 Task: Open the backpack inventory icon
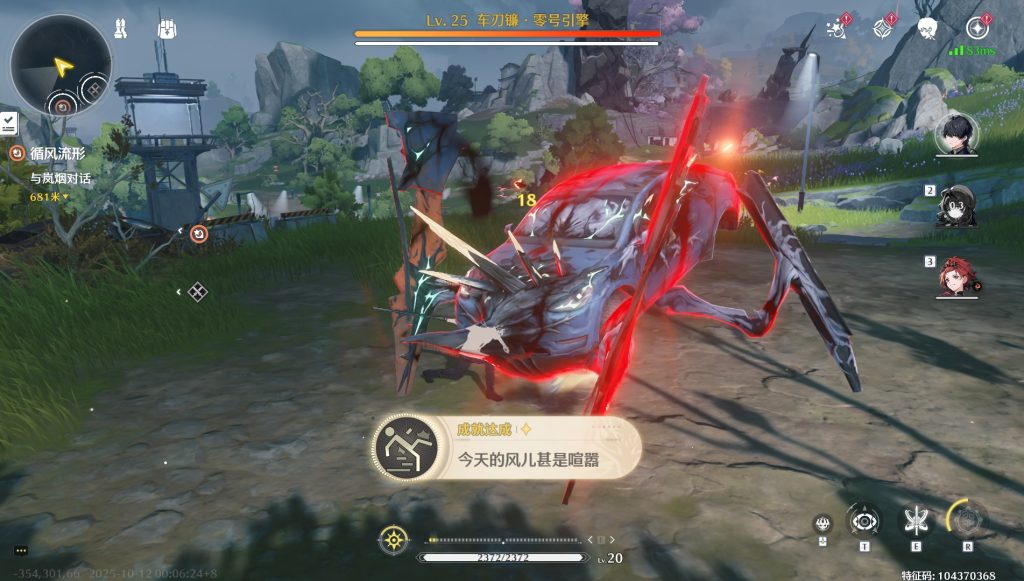point(165,29)
